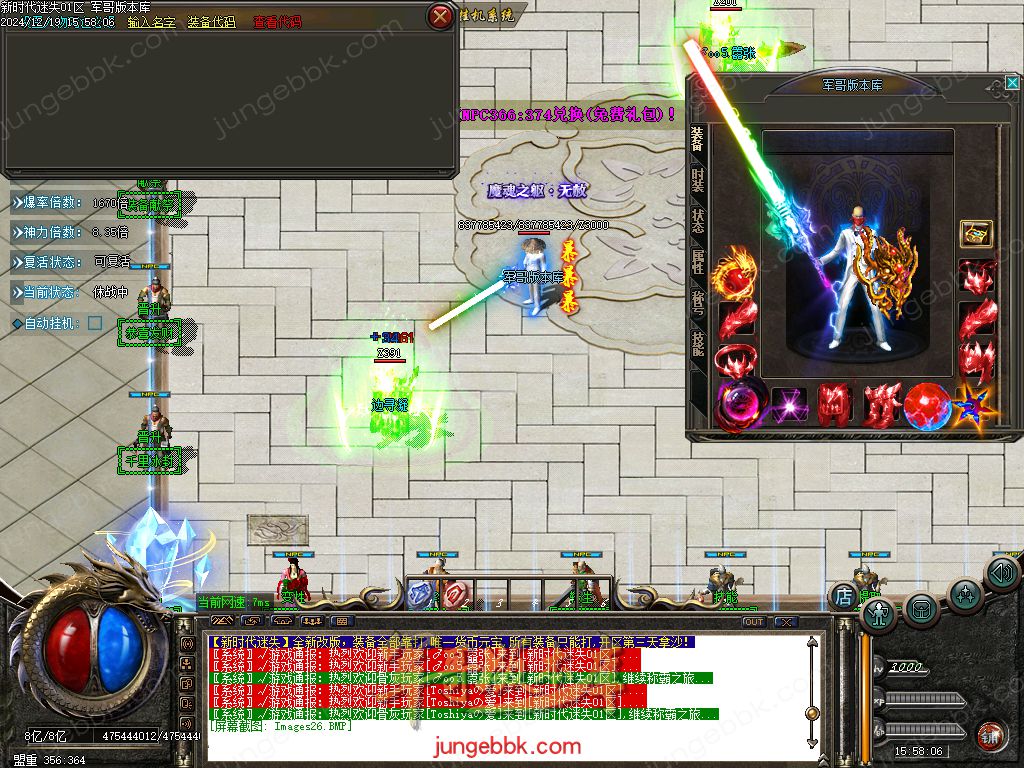Open the 状态 tab
The height and width of the screenshot is (768, 1024).
pos(697,221)
